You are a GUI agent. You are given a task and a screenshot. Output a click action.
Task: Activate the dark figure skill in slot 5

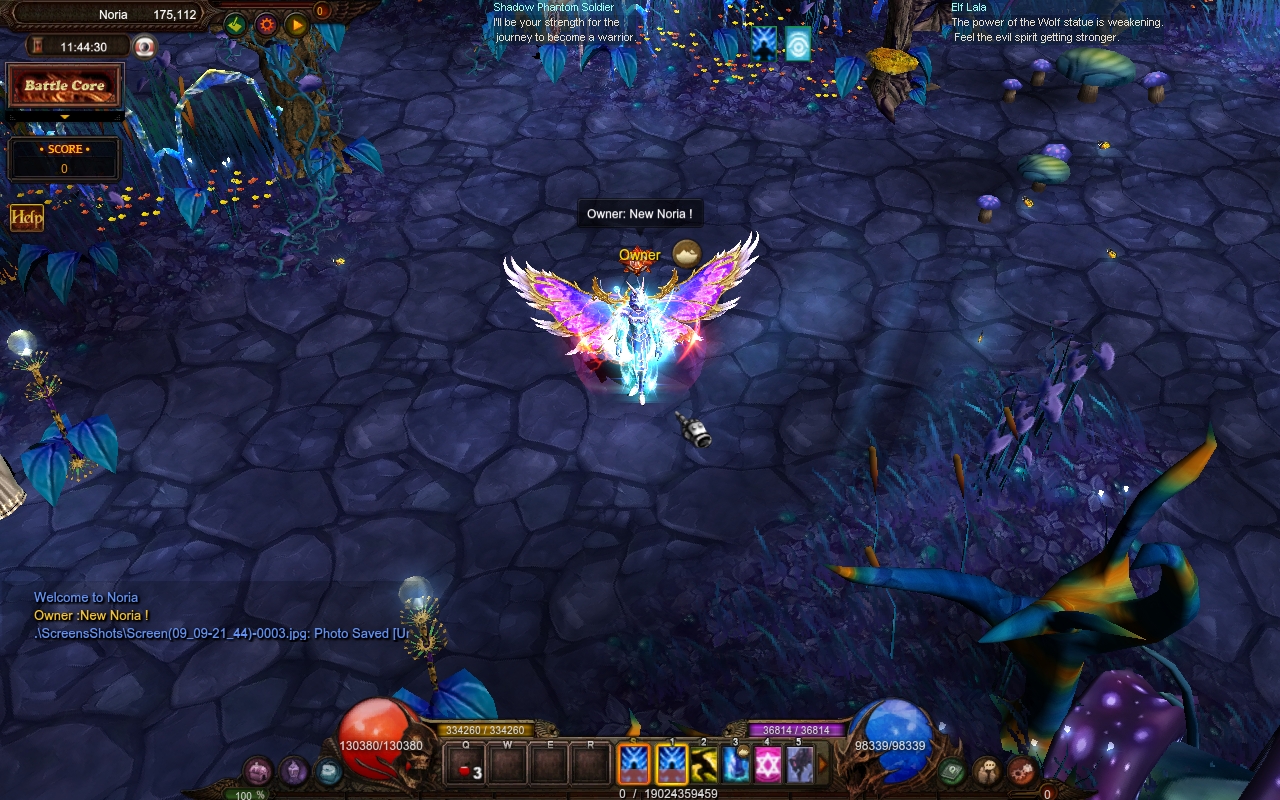pos(800,765)
